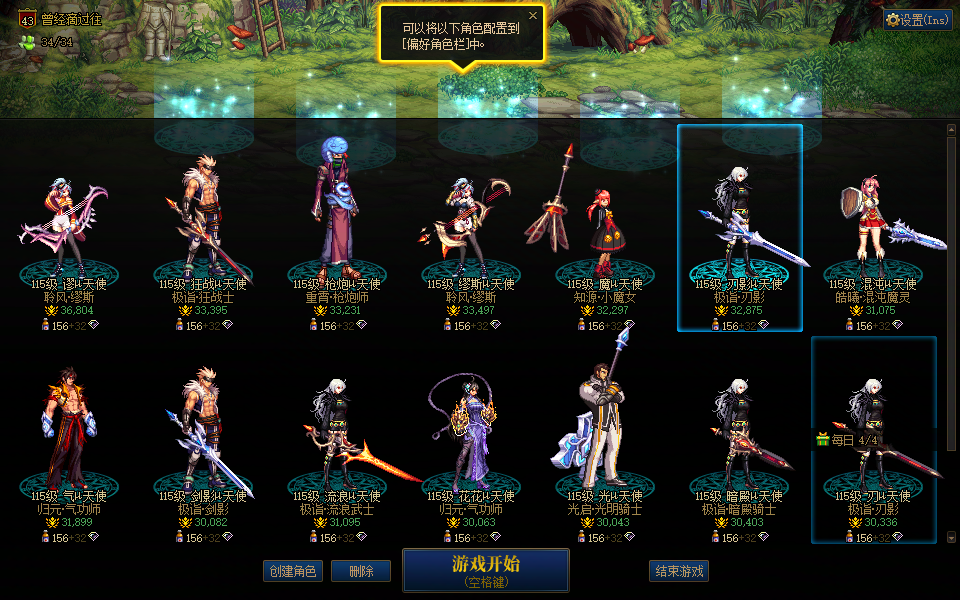Select 聆风·缪斯 with 36,804 power
The width and height of the screenshot is (960, 600).
pyautogui.click(x=69, y=230)
